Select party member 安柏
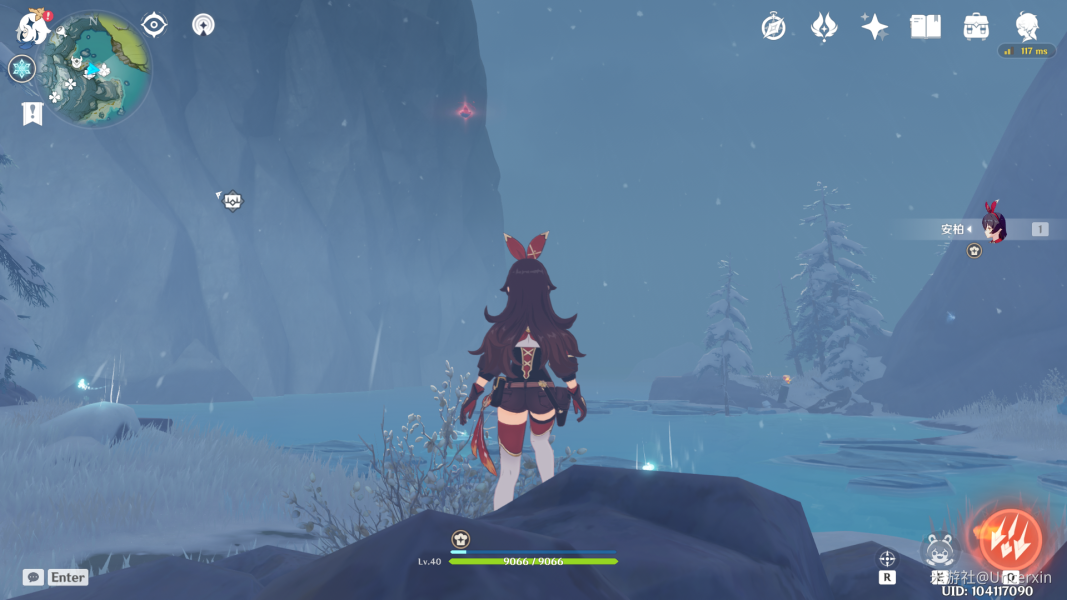The image size is (1067, 600). pyautogui.click(x=990, y=228)
